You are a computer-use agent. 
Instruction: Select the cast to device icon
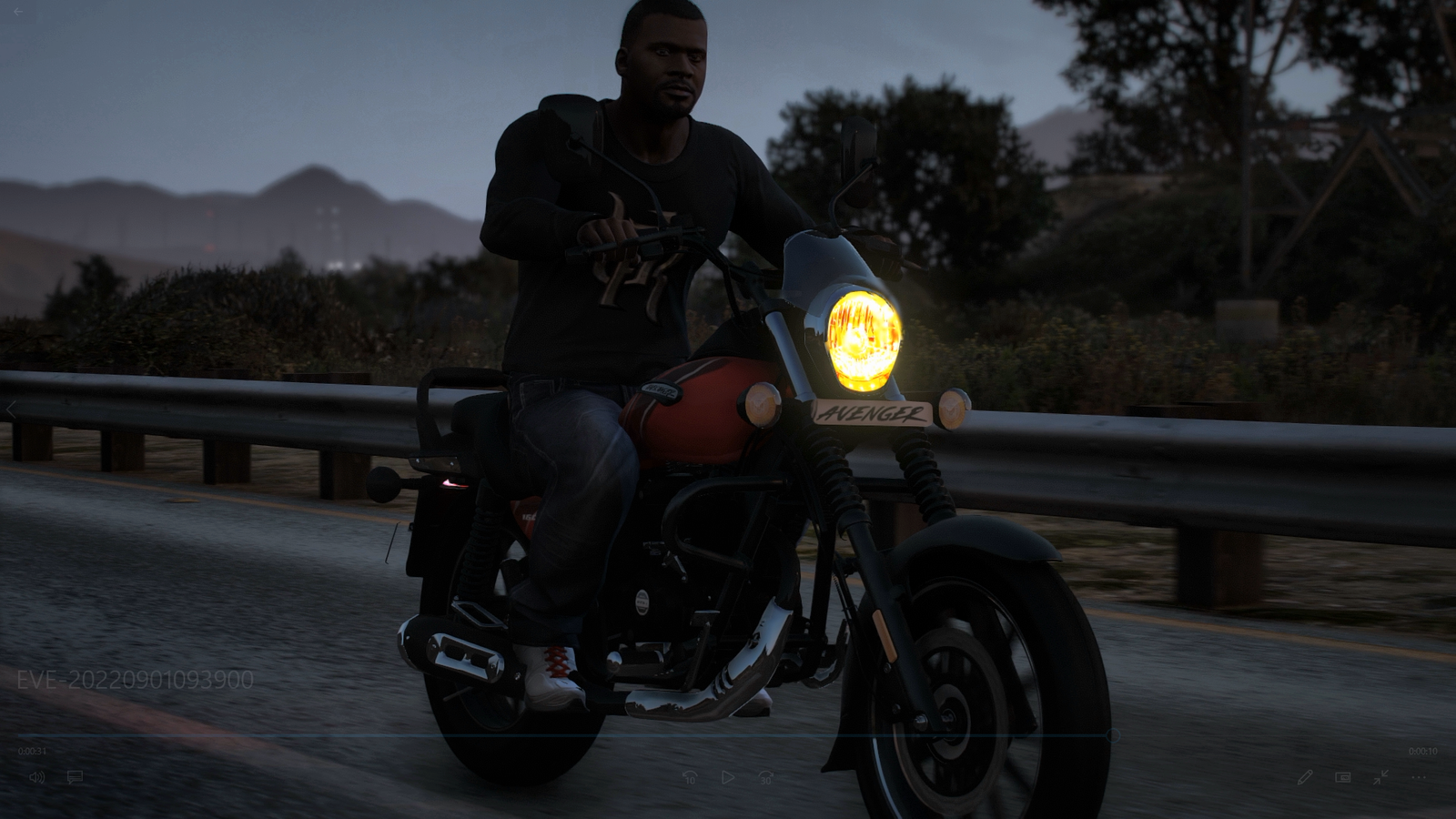(1342, 777)
